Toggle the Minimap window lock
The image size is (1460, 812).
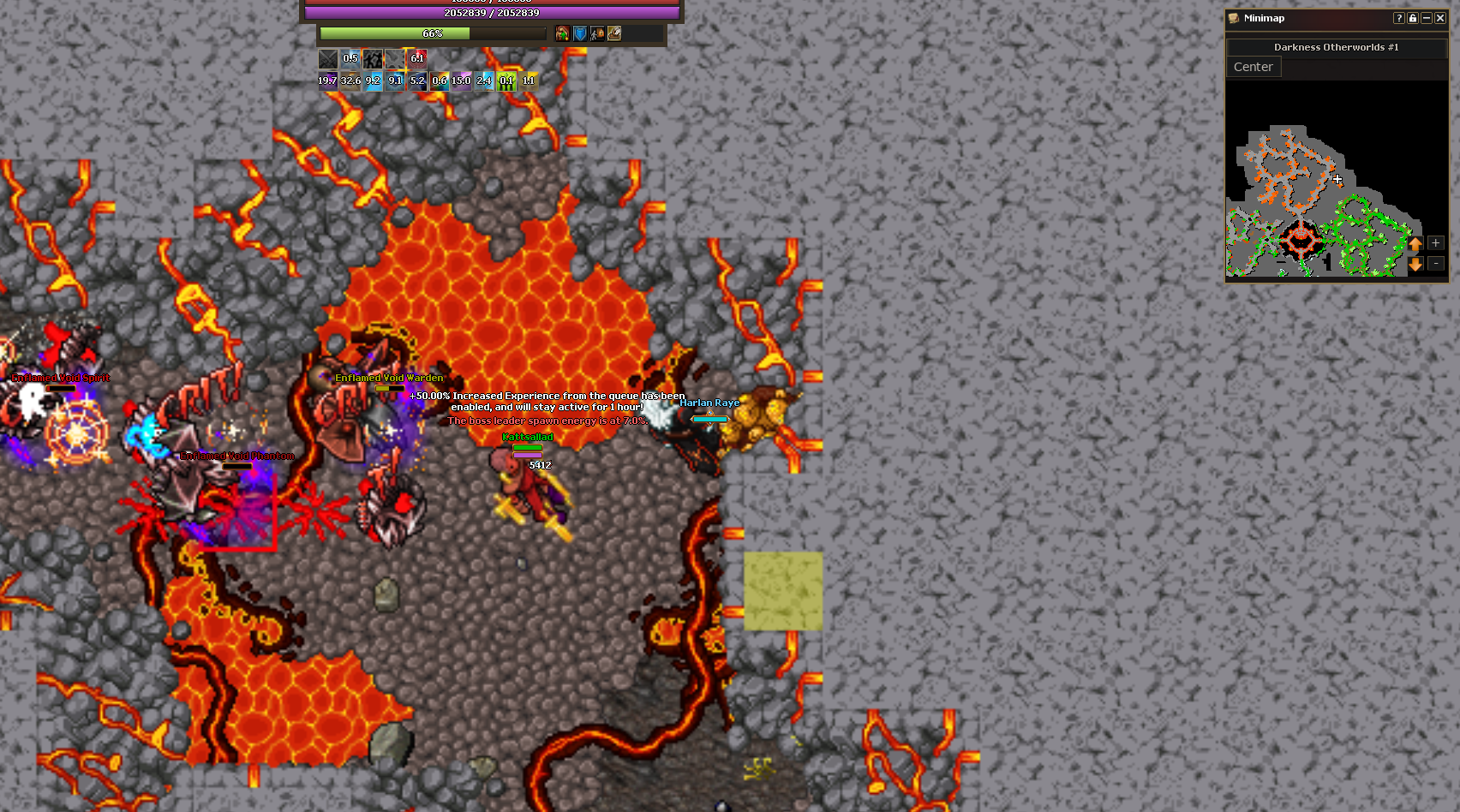1413,18
